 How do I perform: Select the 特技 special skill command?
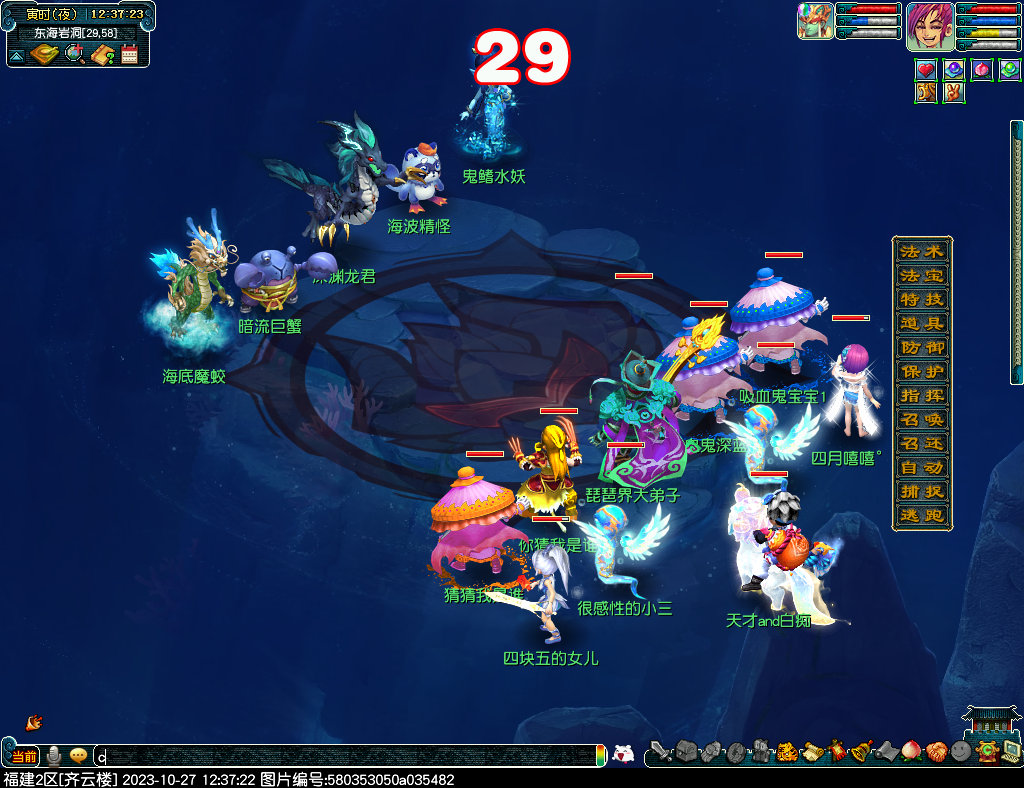tap(921, 299)
